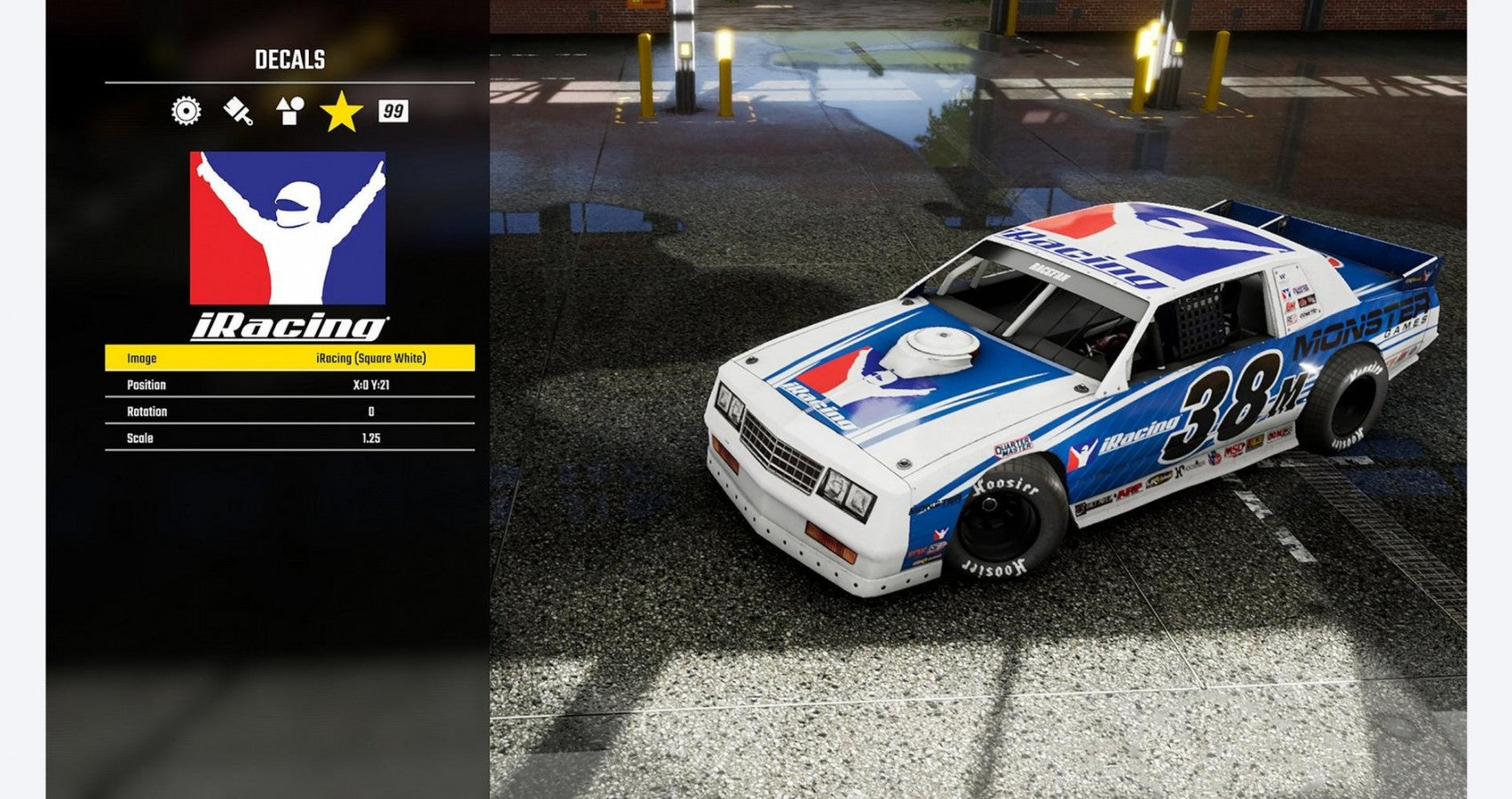Select the Rotation setting row

point(289,411)
